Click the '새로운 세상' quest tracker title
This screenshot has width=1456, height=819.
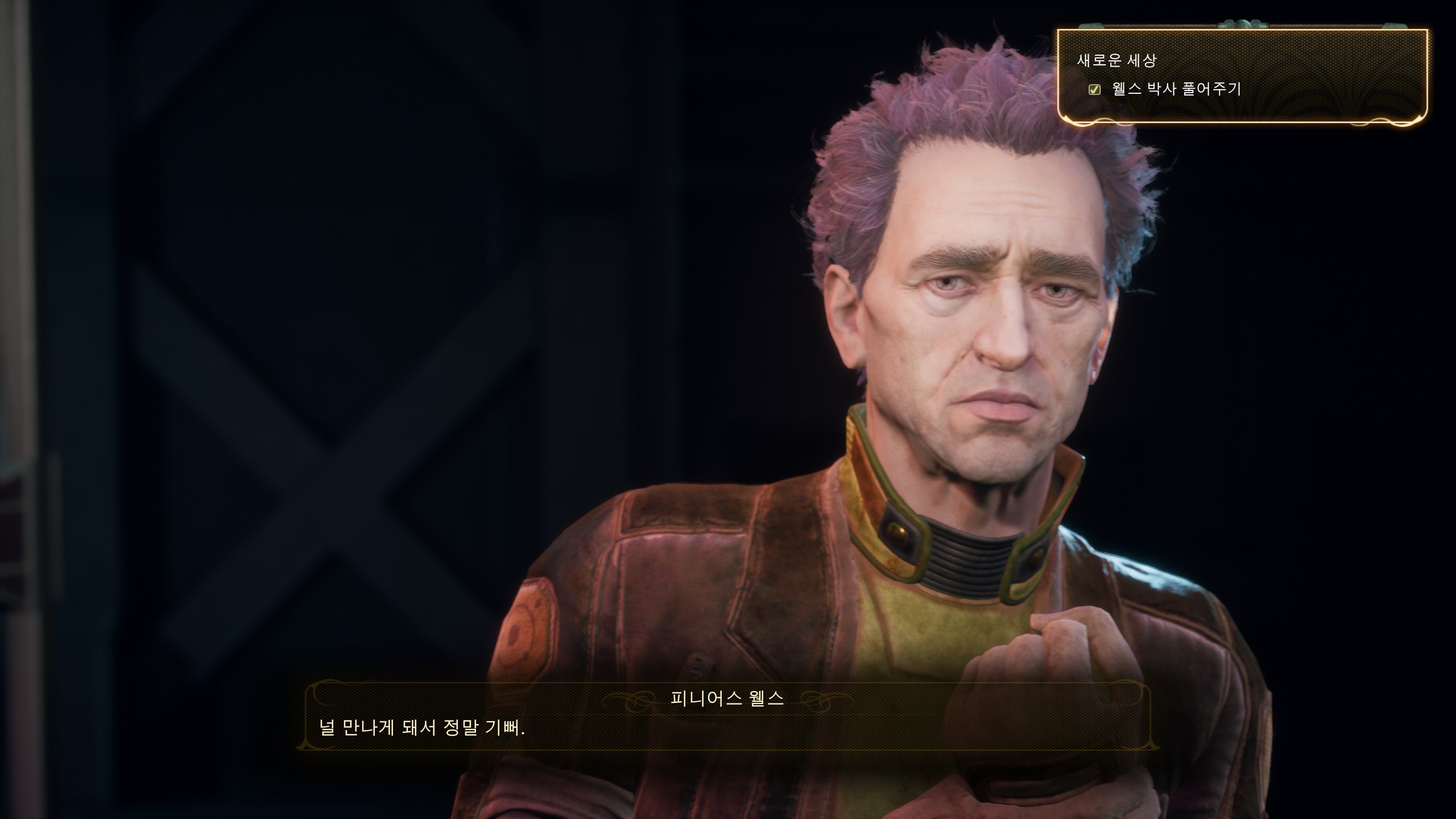pos(1115,60)
